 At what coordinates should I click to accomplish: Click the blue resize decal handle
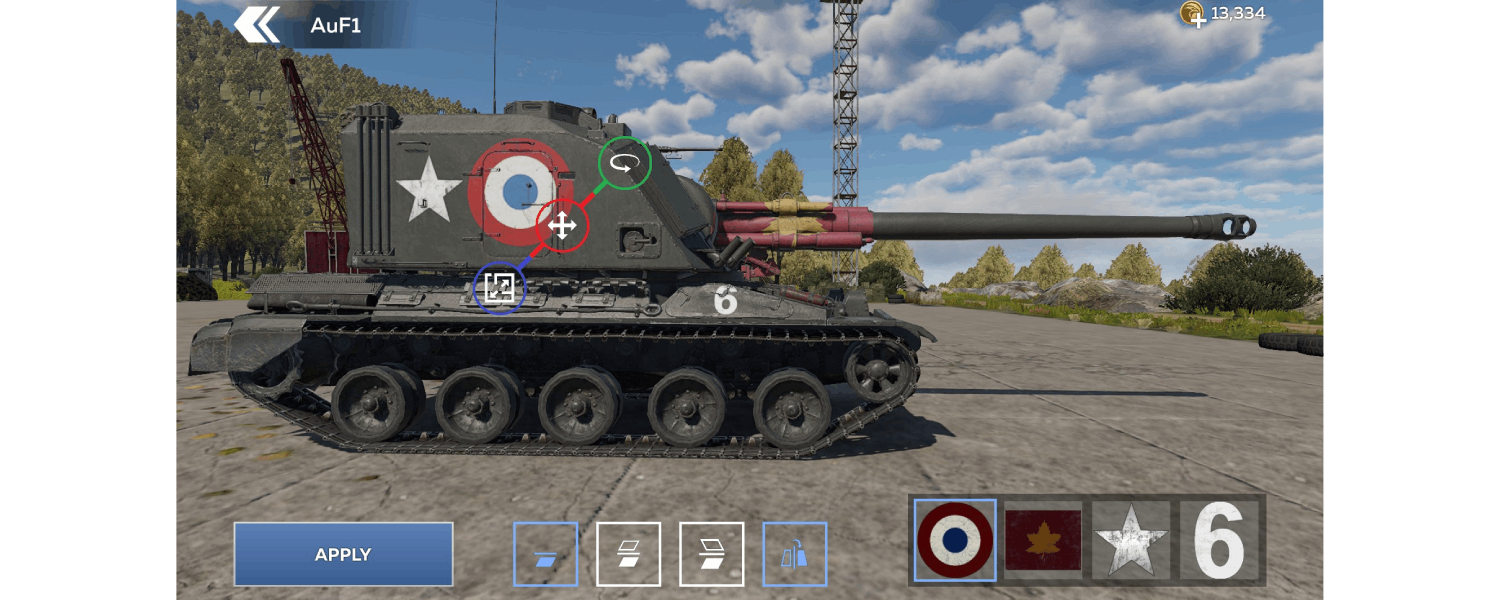point(499,288)
